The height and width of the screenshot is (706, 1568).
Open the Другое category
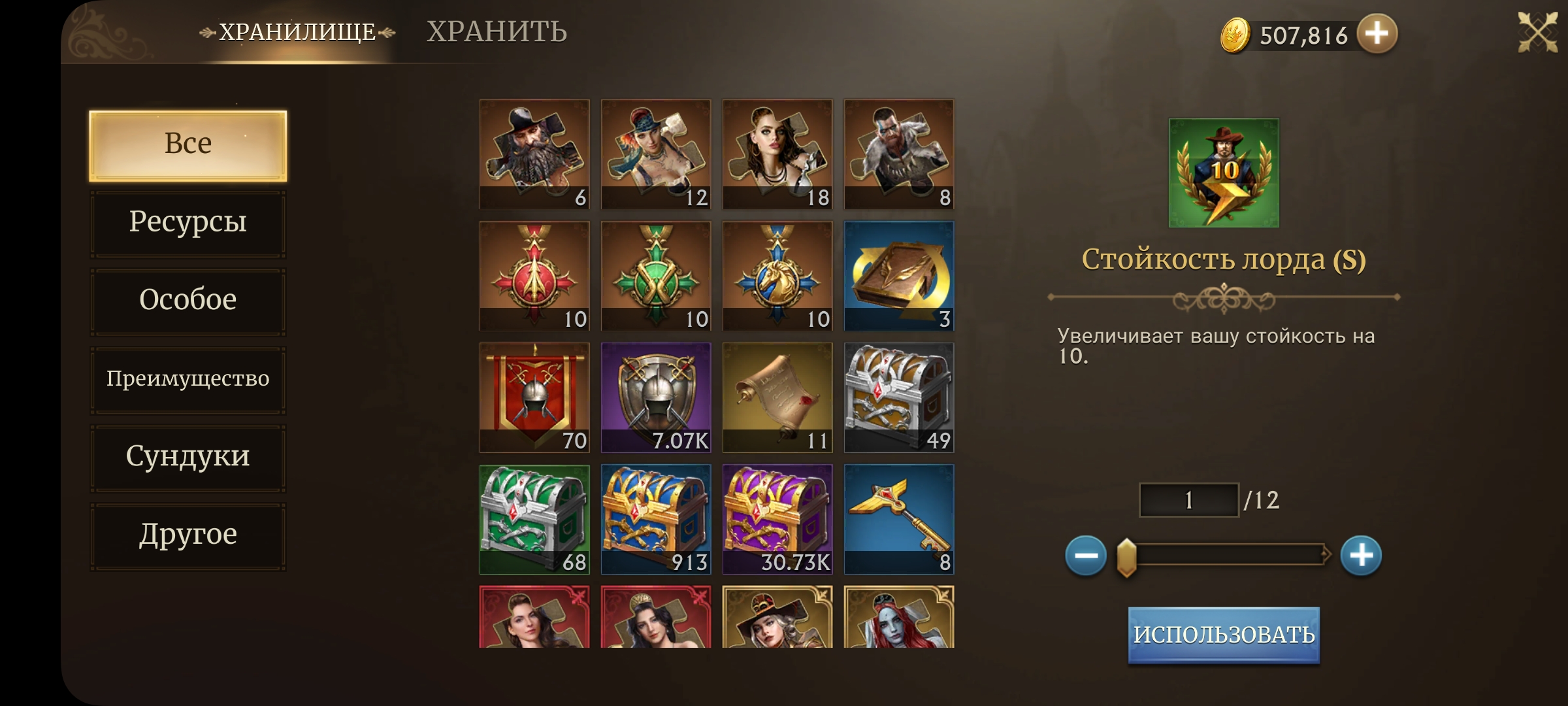click(x=188, y=535)
